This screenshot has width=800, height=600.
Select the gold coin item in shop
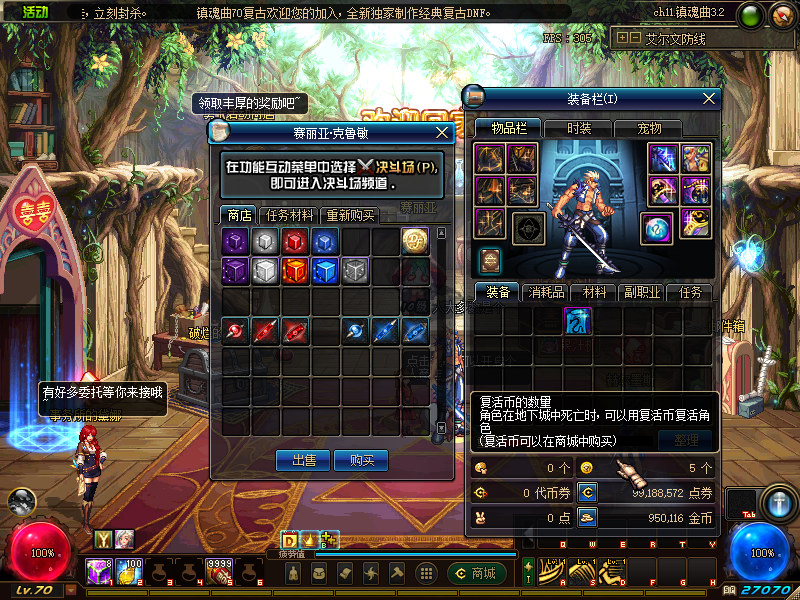point(415,241)
